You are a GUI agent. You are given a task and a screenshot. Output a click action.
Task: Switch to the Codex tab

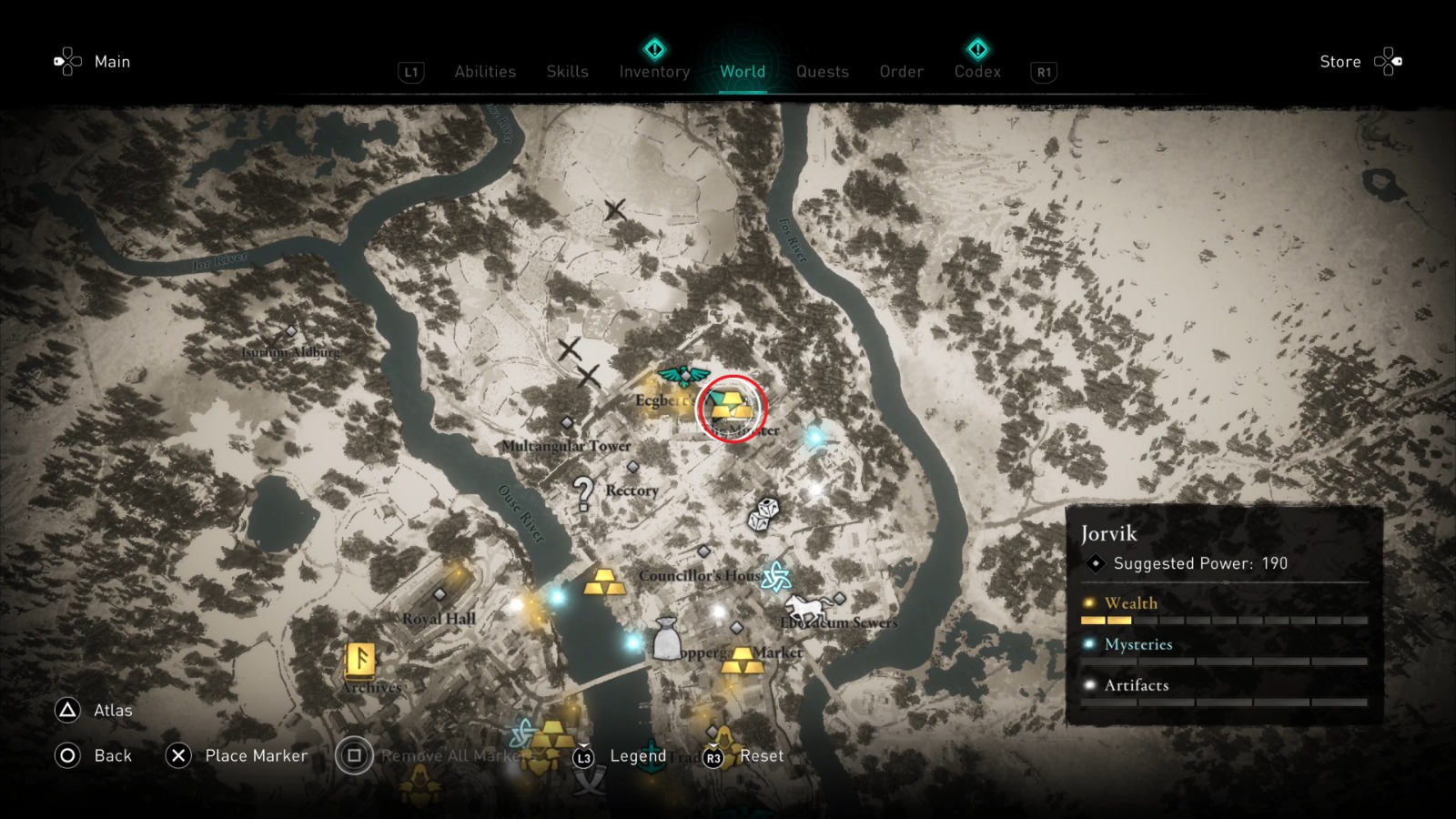click(x=977, y=72)
